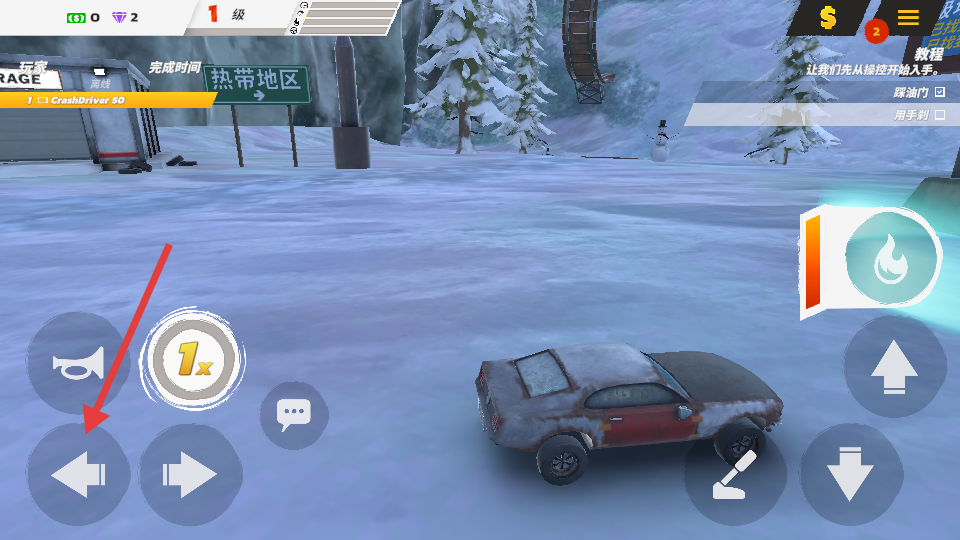Select the CrashDriver 50 player row

(105, 100)
